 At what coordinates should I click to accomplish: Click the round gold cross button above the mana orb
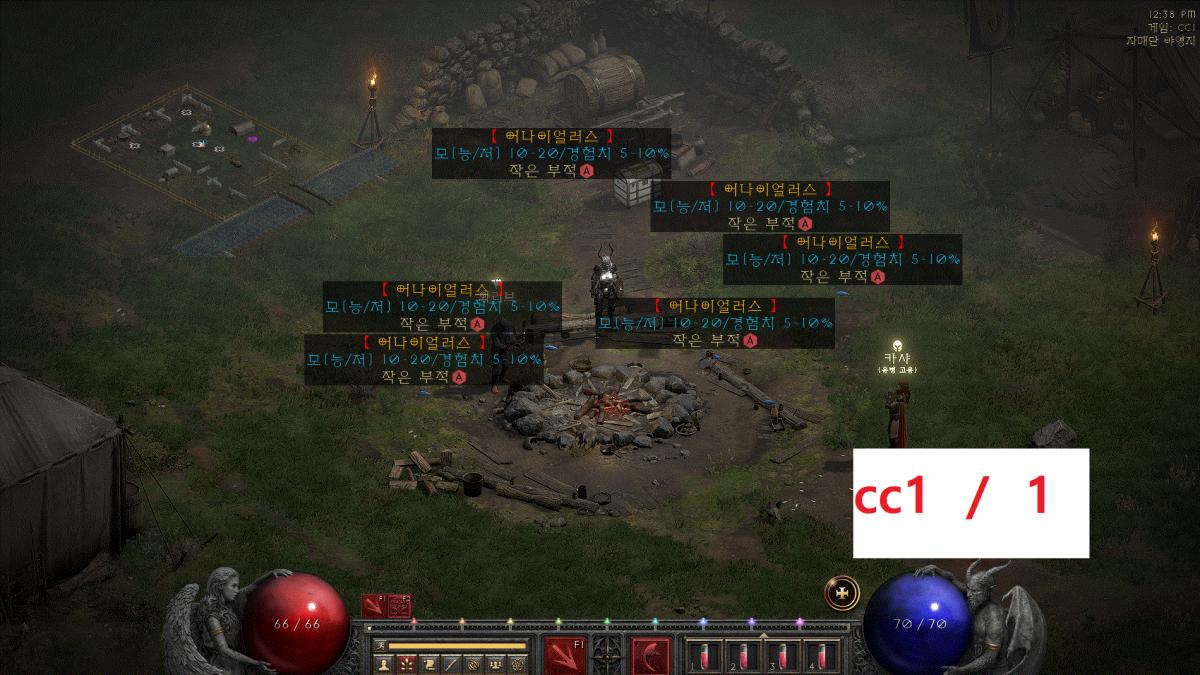tap(842, 592)
